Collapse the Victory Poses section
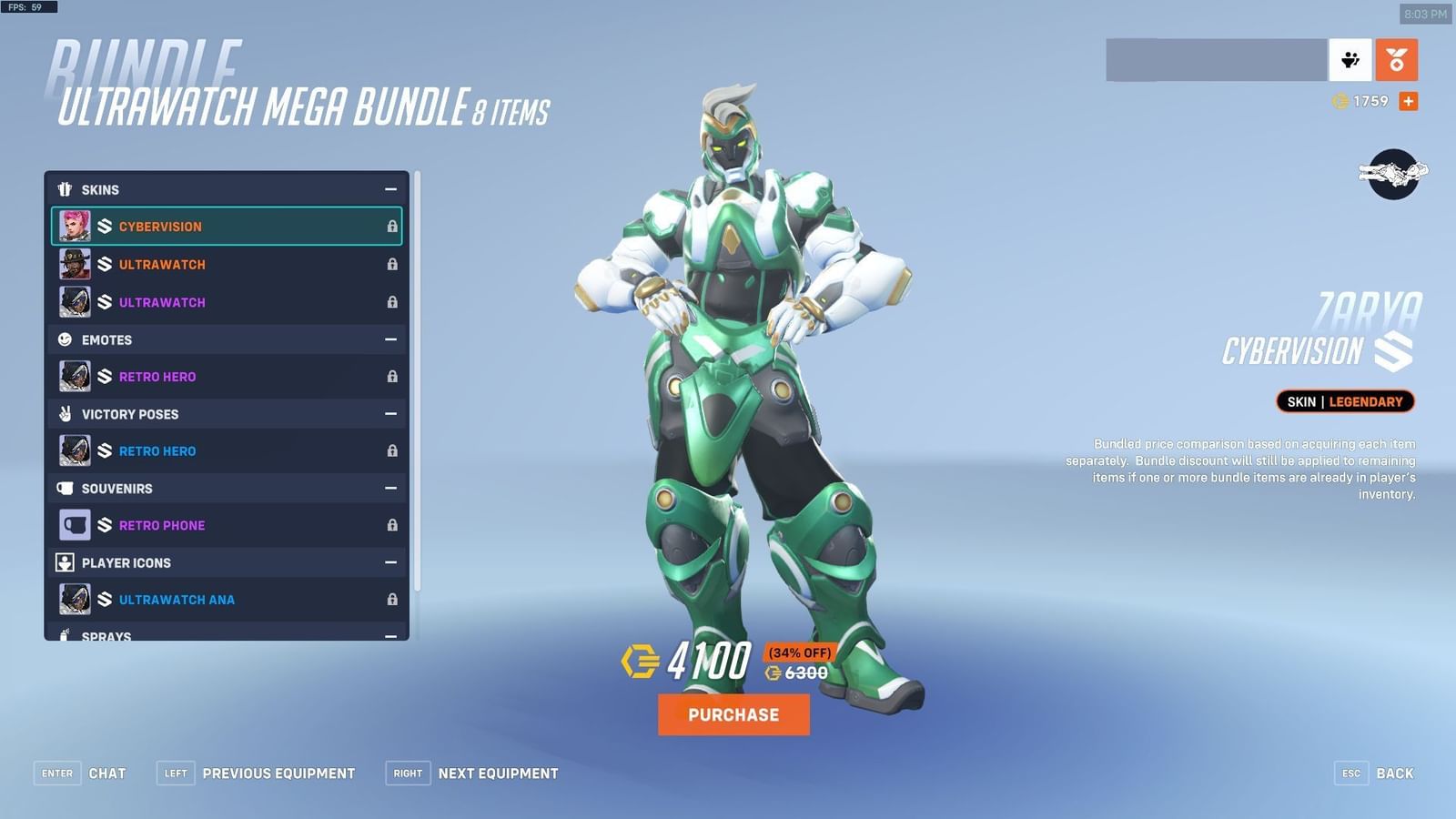Image resolution: width=1456 pixels, height=819 pixels. tap(391, 414)
